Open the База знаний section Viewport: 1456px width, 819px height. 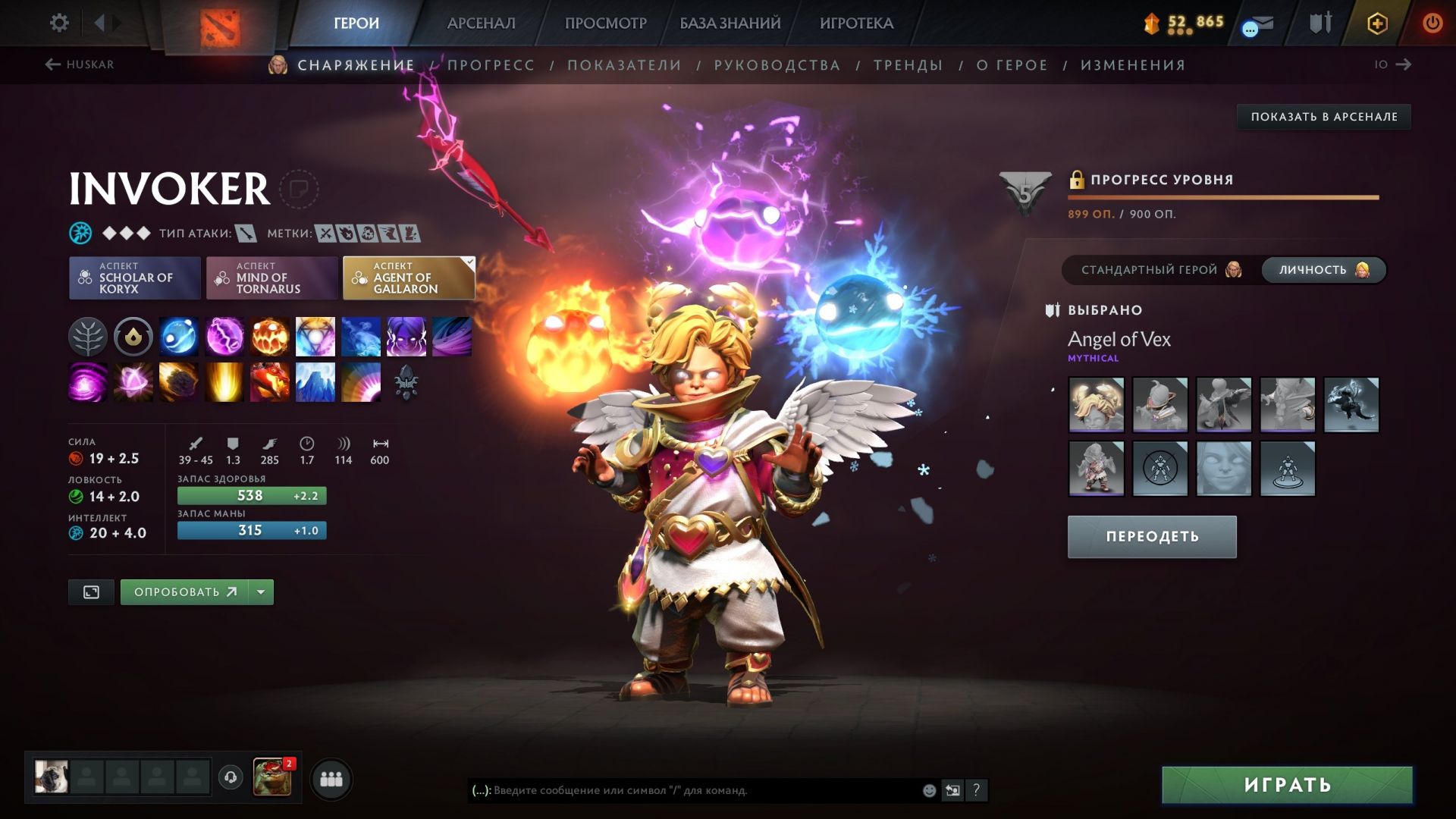730,24
